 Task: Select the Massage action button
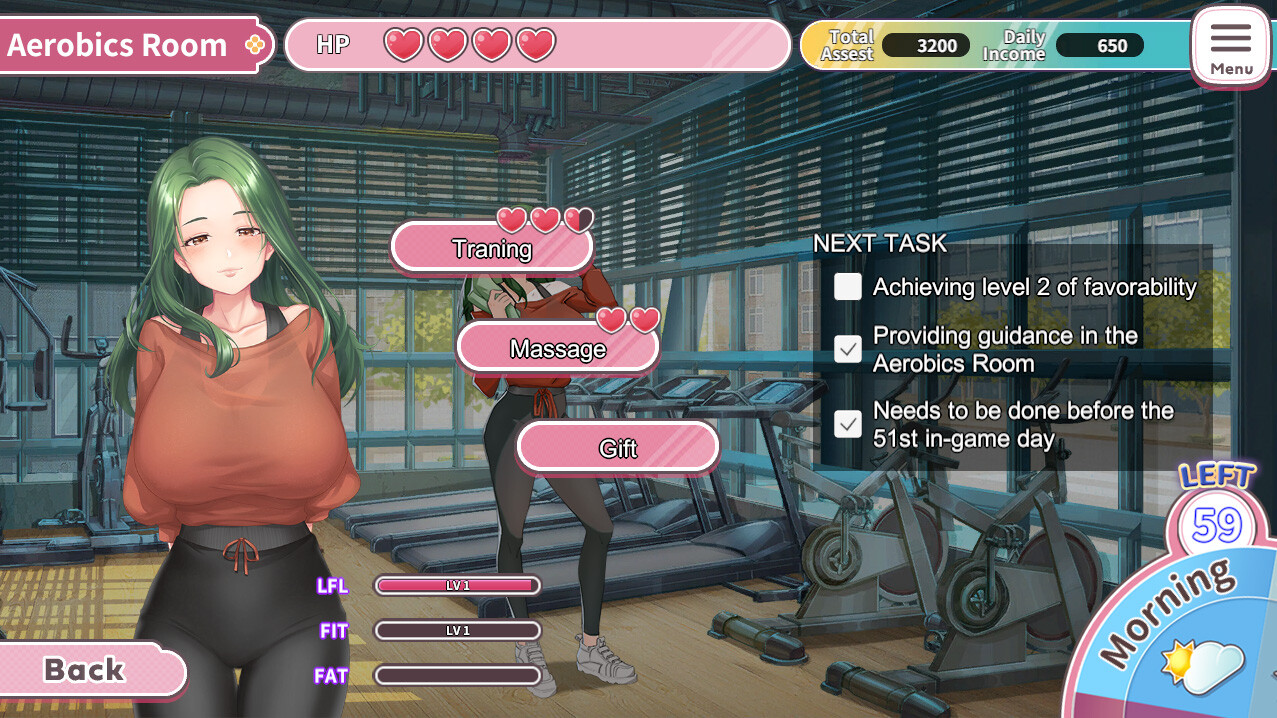(x=557, y=349)
